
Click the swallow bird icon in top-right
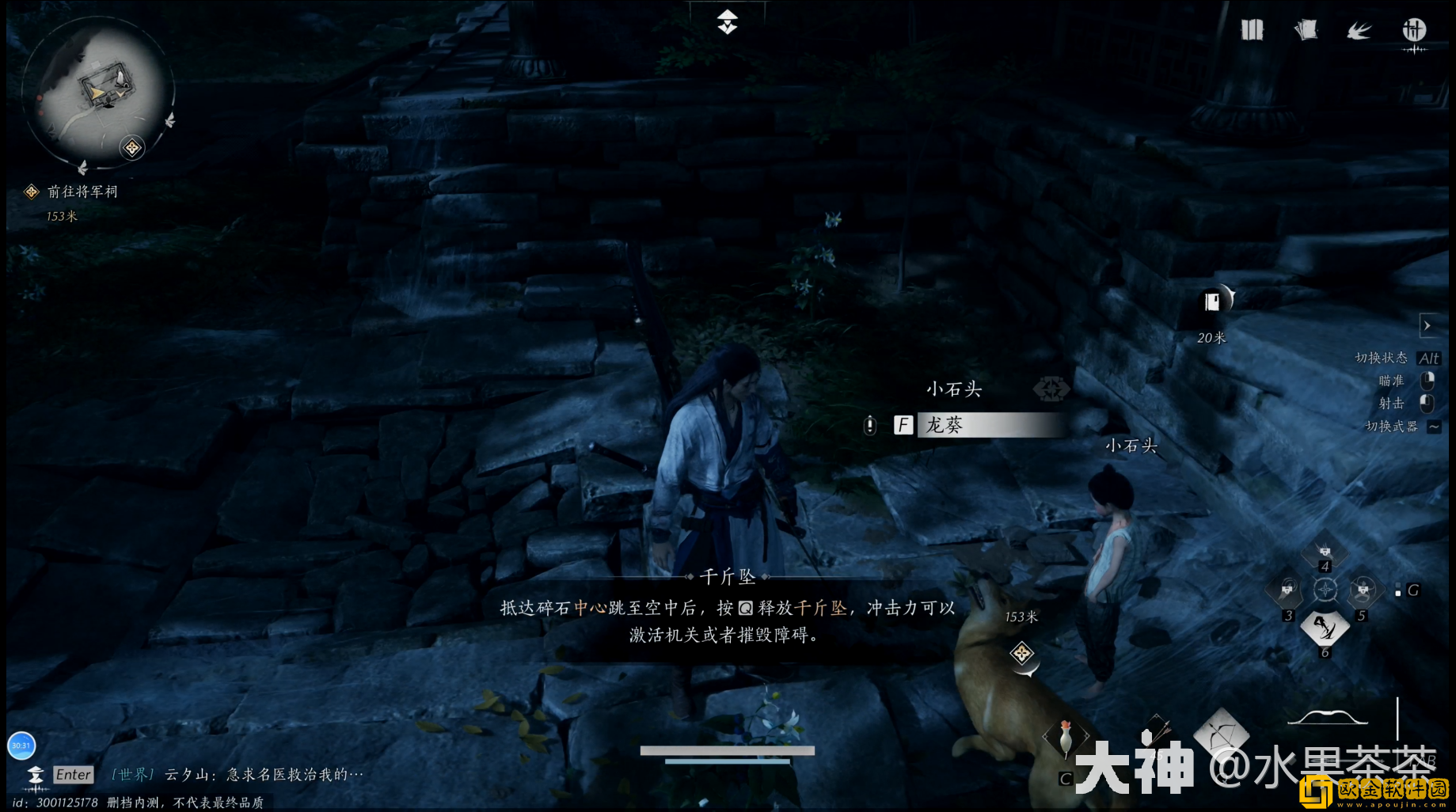point(1359,28)
